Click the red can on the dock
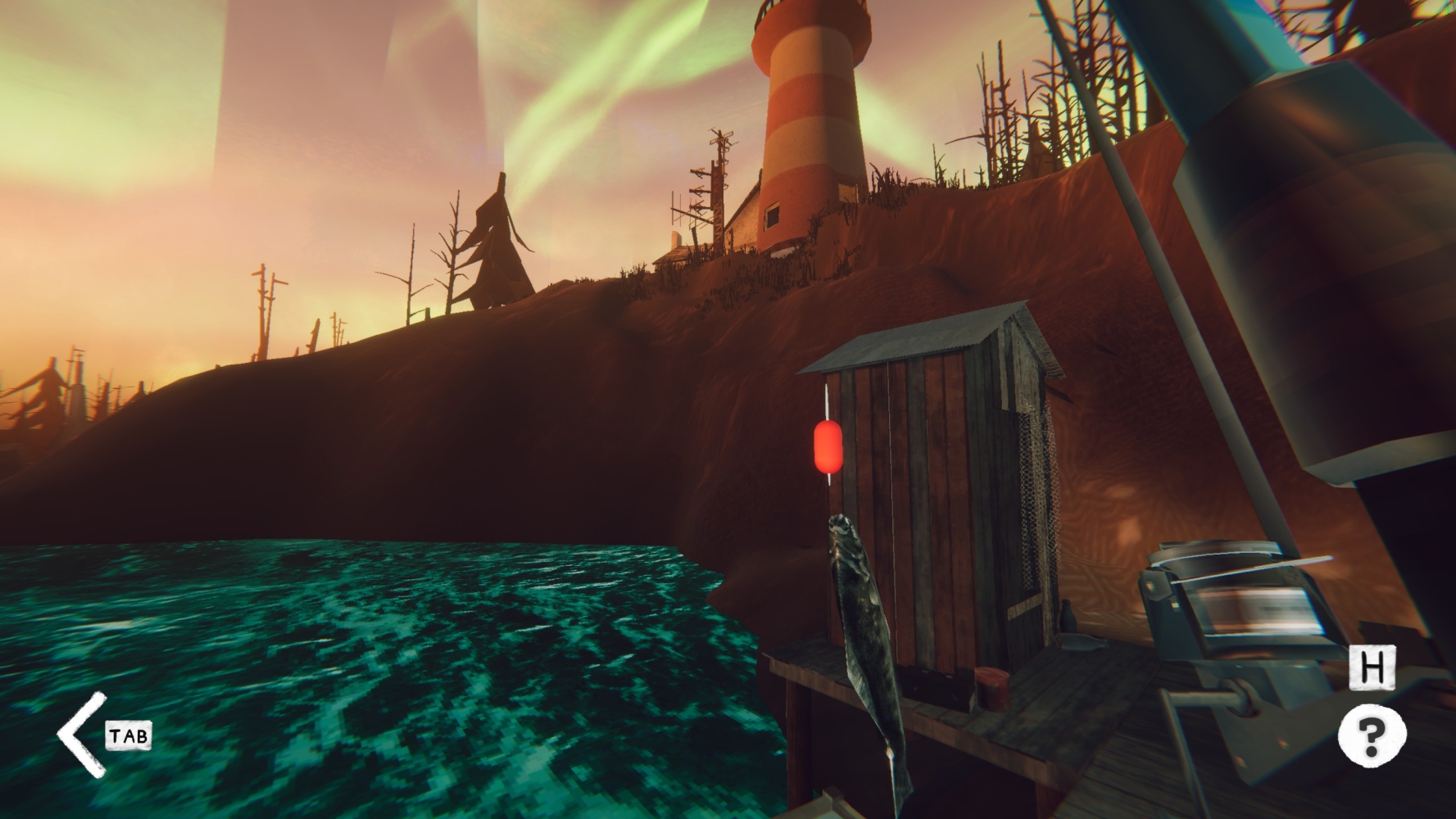1456x819 pixels. point(991,688)
